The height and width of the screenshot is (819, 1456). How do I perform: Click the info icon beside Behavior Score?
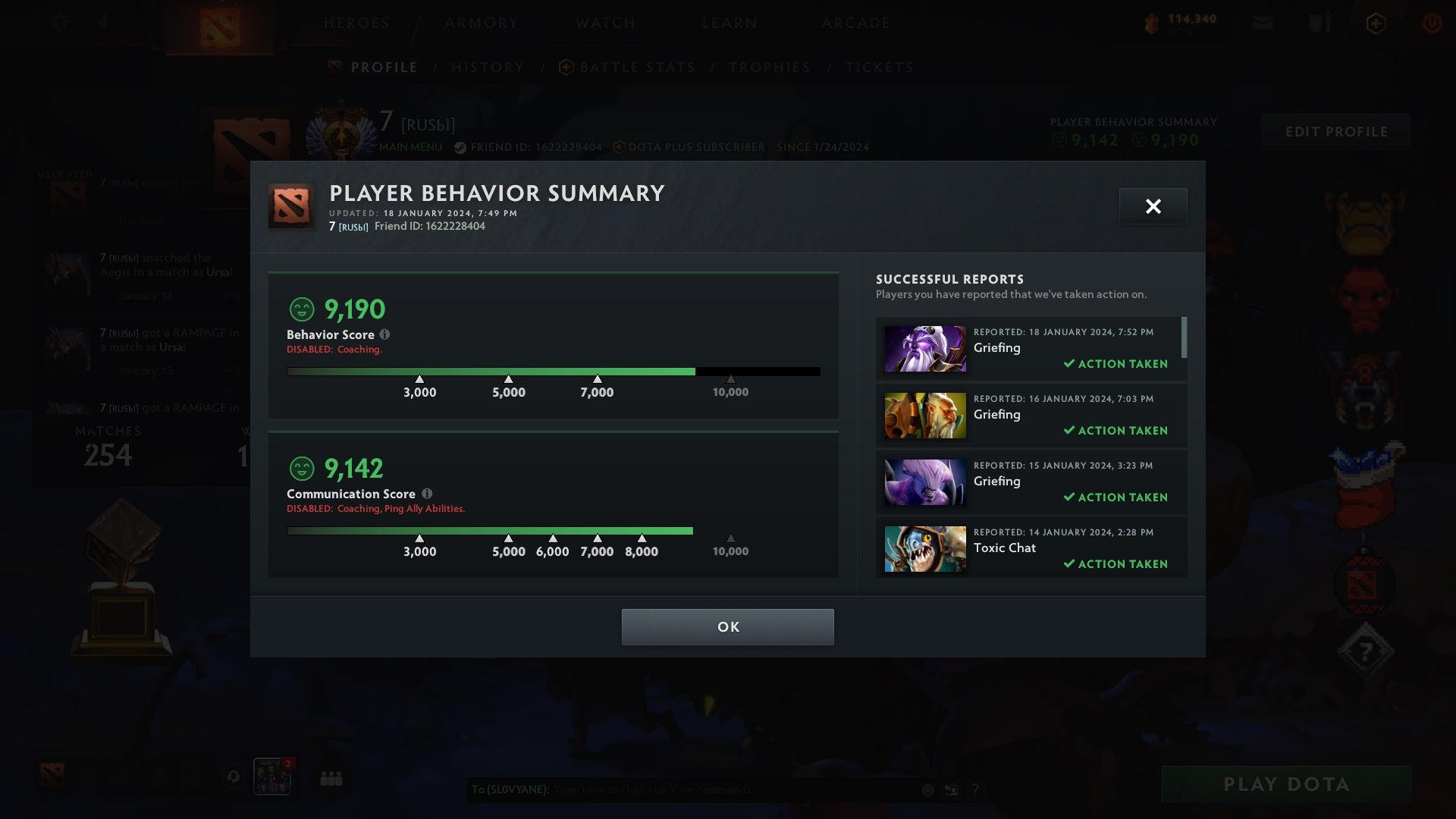(x=386, y=334)
